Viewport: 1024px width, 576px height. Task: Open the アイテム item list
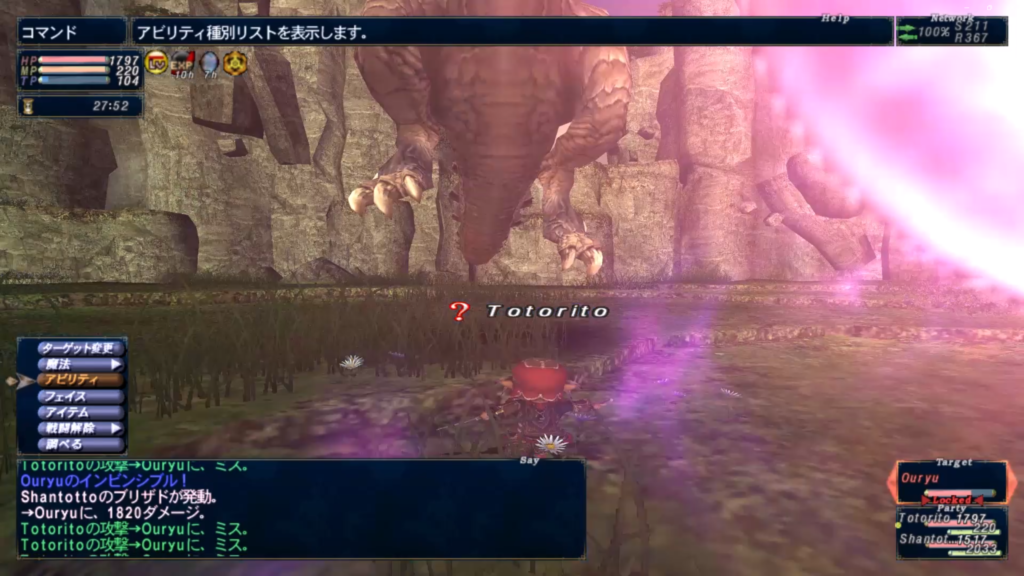click(81, 412)
